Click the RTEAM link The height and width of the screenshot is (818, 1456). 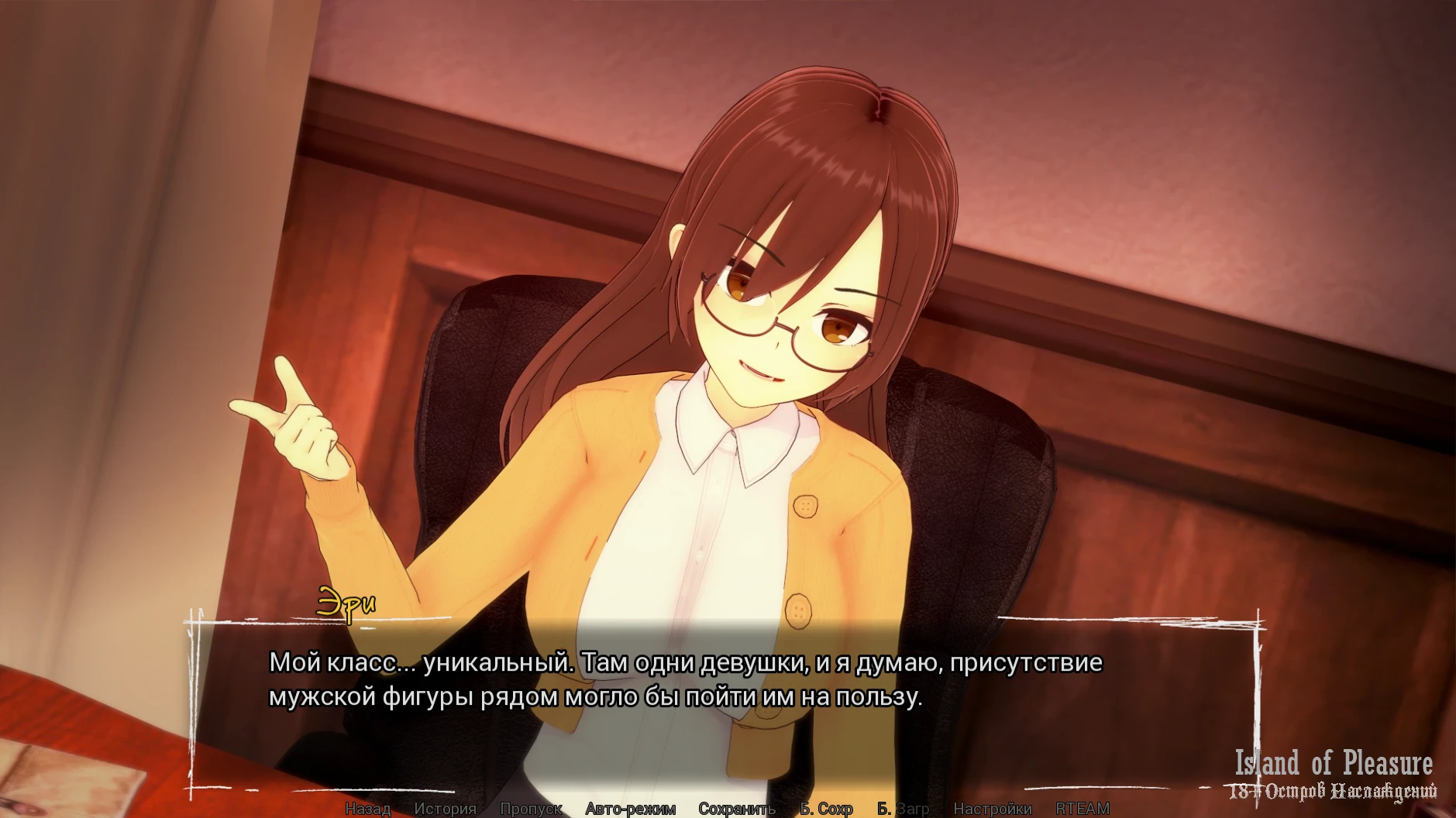pos(1082,809)
